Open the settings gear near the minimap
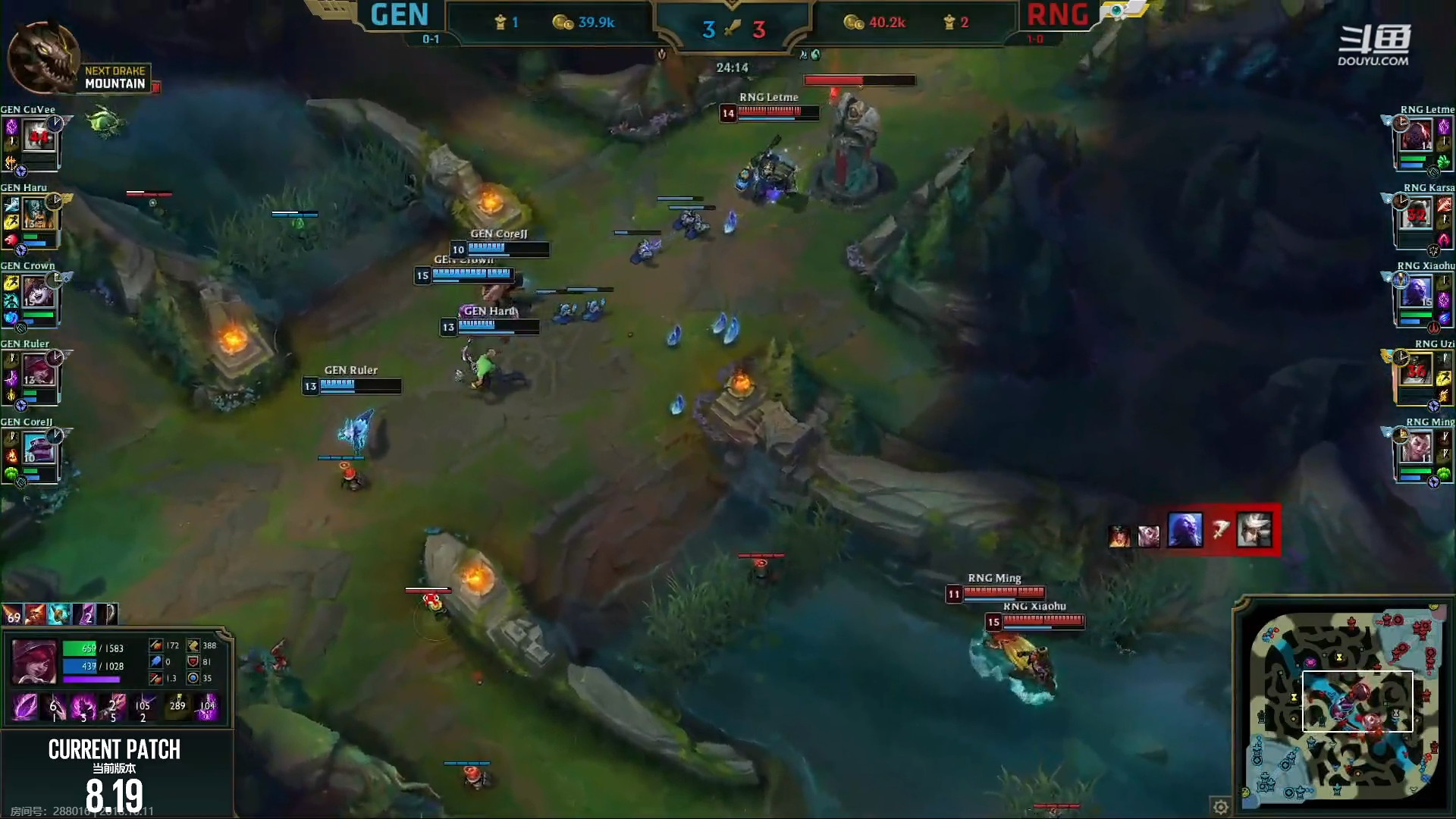Screen dimensions: 1456x819 [1221, 808]
